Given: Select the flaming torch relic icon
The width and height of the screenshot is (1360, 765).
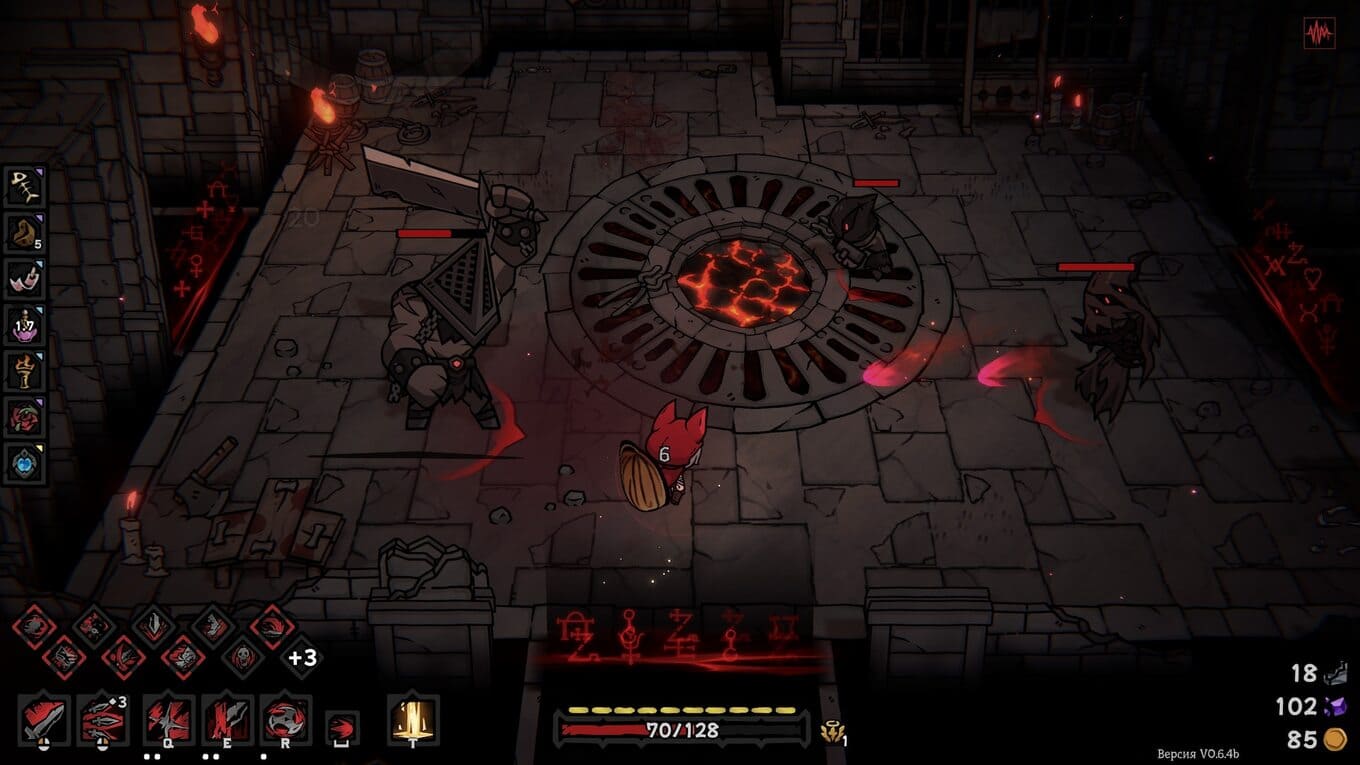Looking at the screenshot, I should tap(23, 371).
